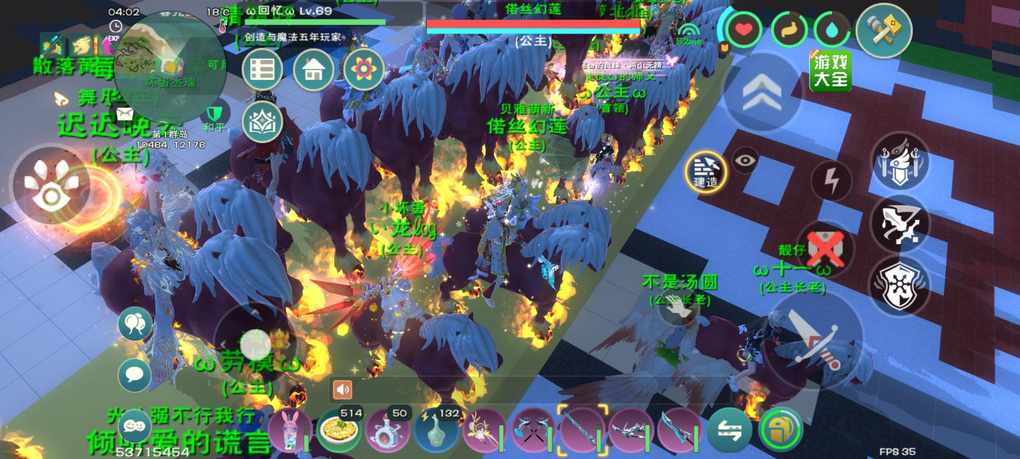Activate the lightning bolt skill
Image resolution: width=1020 pixels, height=459 pixels.
point(830,181)
